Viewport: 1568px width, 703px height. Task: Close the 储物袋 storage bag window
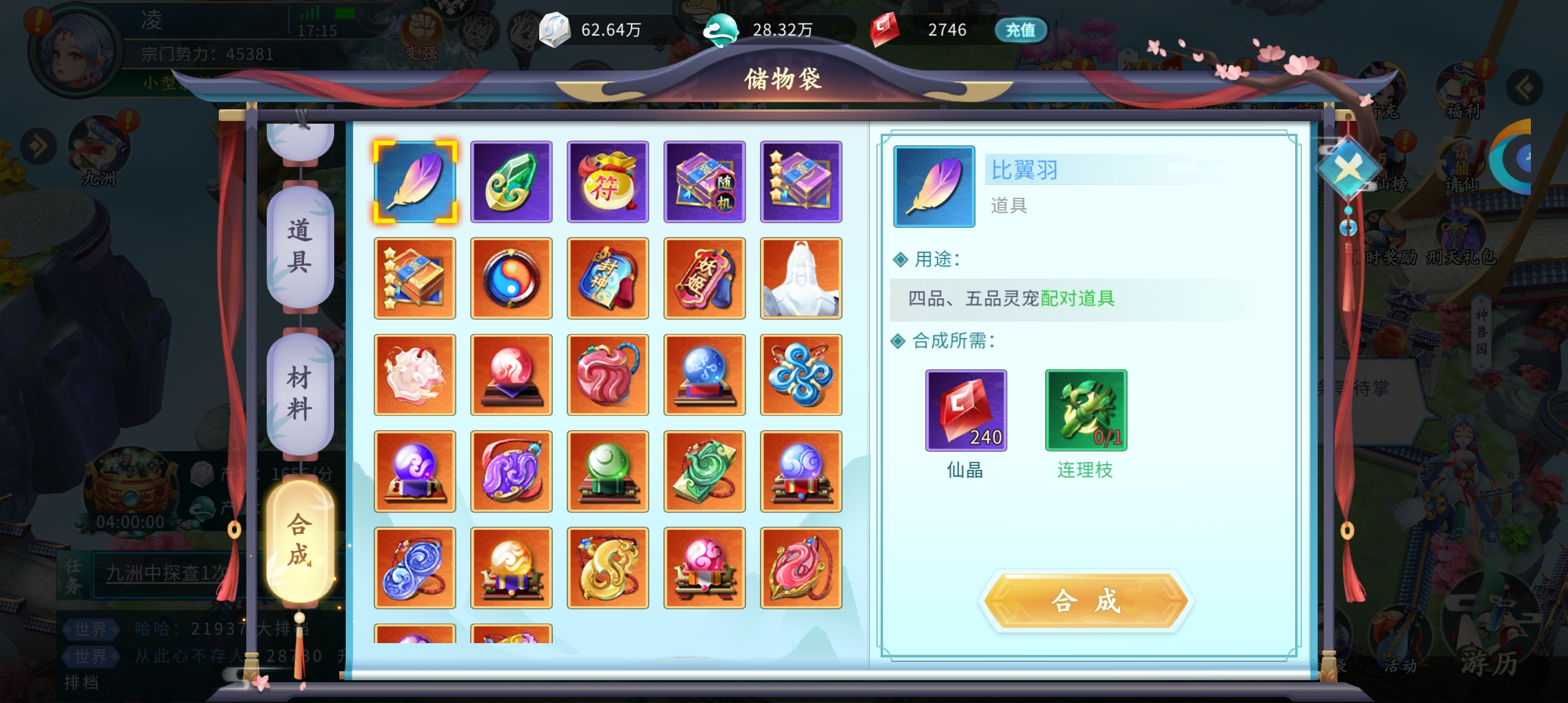coord(1348,170)
